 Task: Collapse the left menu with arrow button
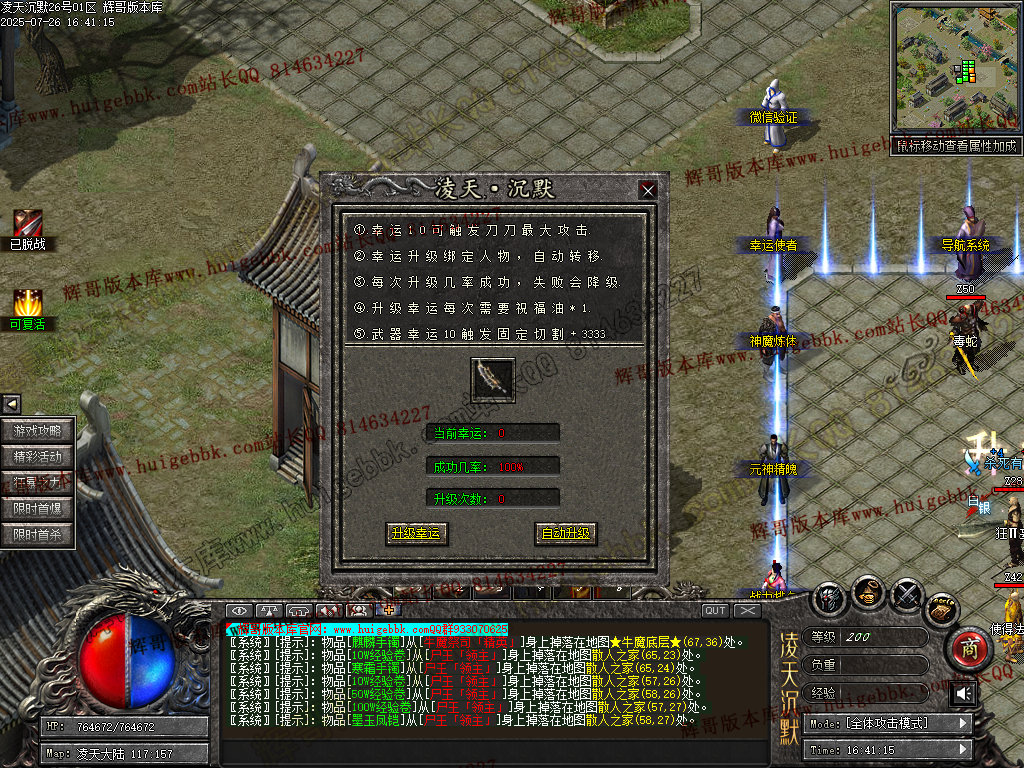(x=11, y=404)
